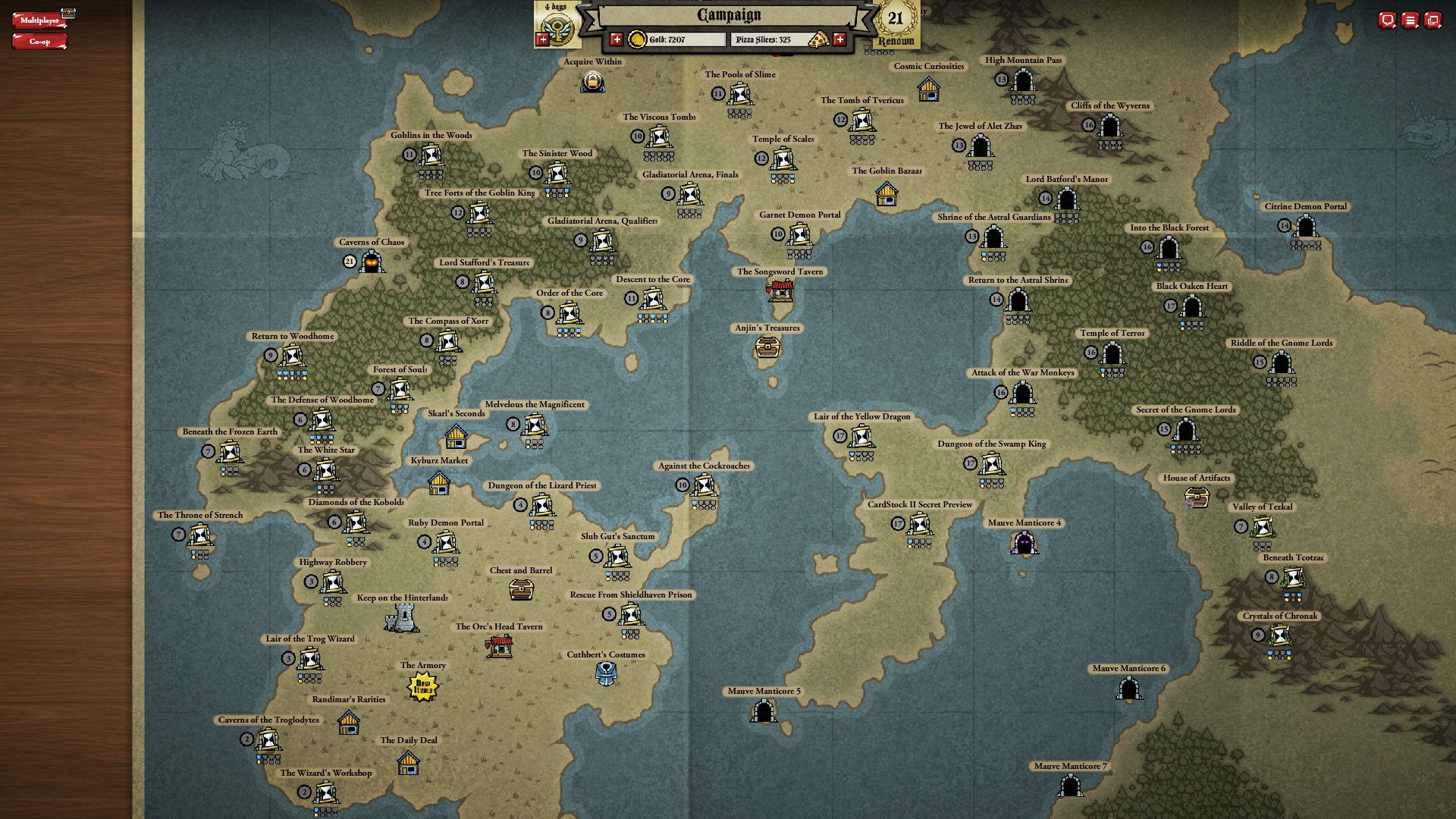
Task: Open the Multiplayer mode
Action: click(39, 20)
